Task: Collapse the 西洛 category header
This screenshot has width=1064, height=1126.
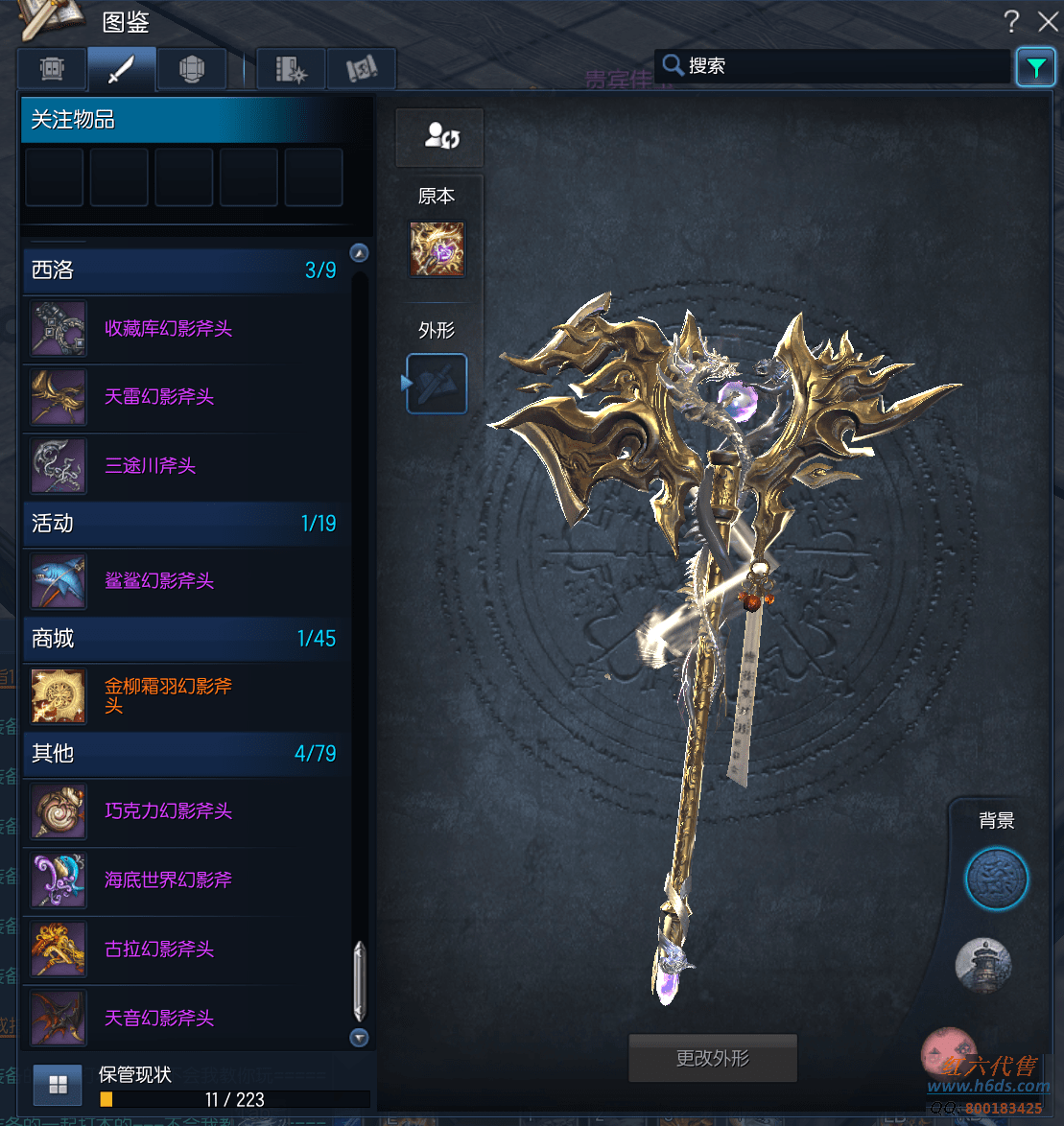Action: click(x=182, y=270)
